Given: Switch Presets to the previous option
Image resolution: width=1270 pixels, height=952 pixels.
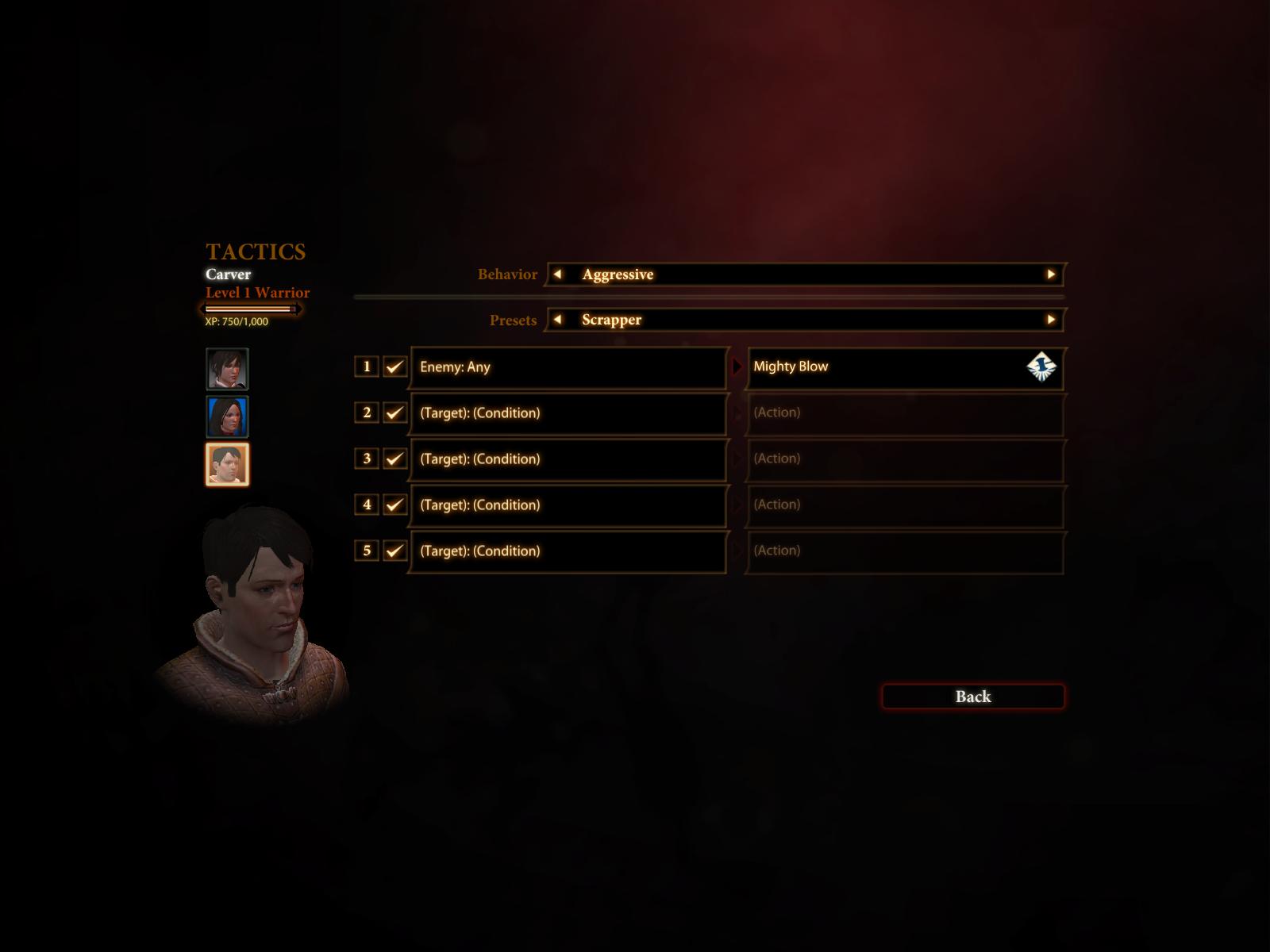Looking at the screenshot, I should pos(557,320).
